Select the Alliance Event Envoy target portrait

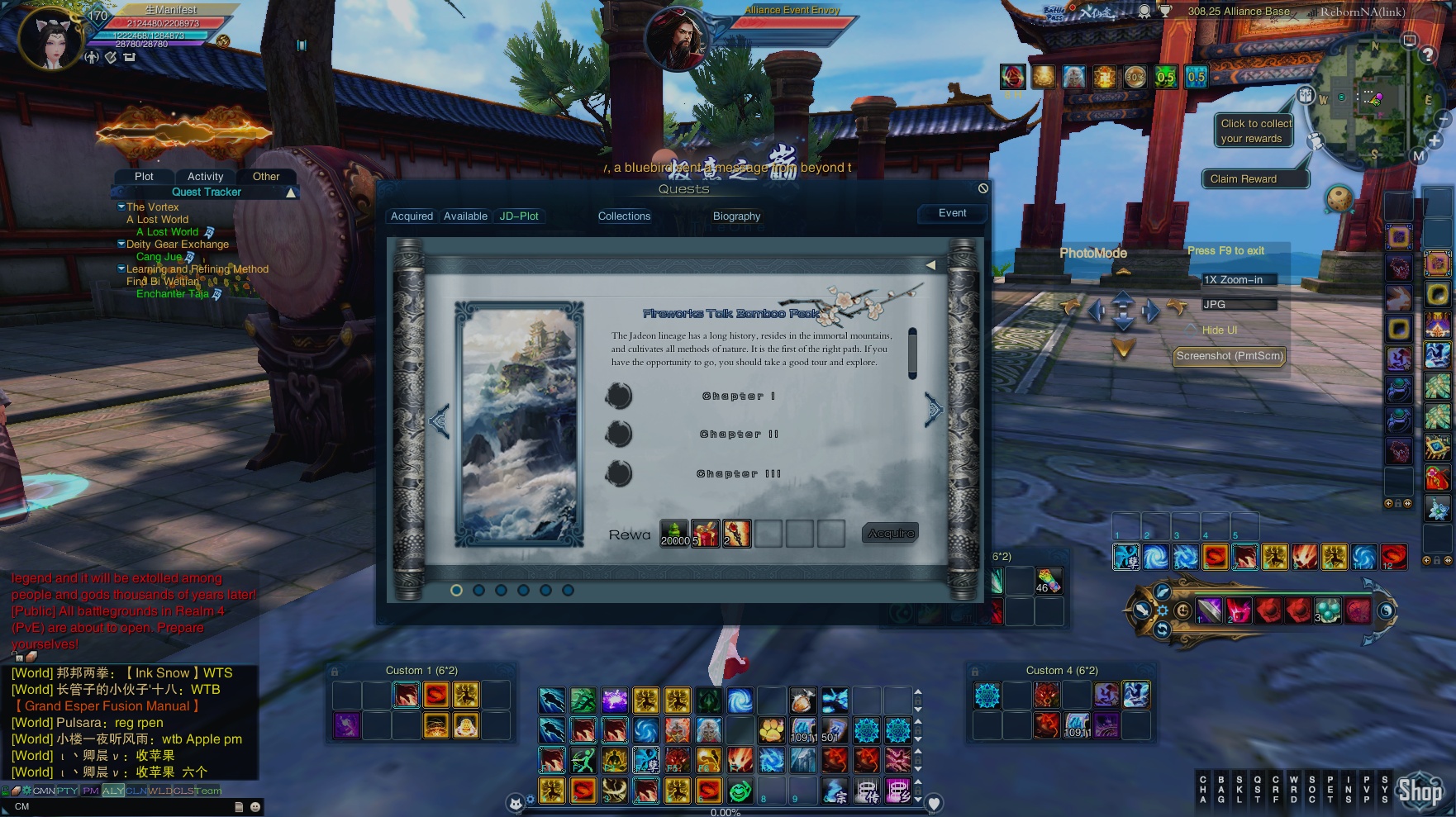(678, 37)
